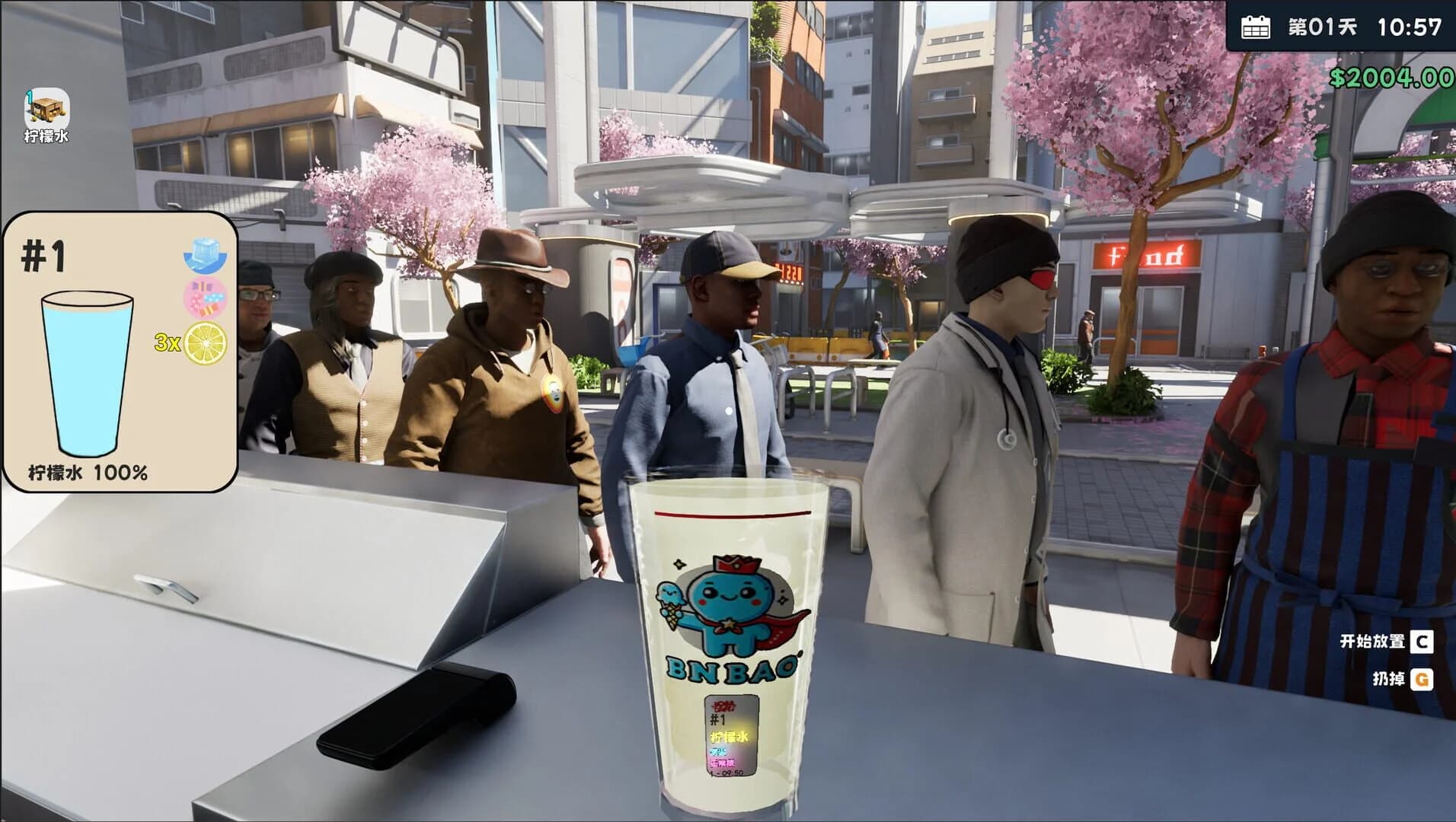Click the calendar icon beside 第01天
This screenshot has height=822, width=1456.
pos(1256,28)
